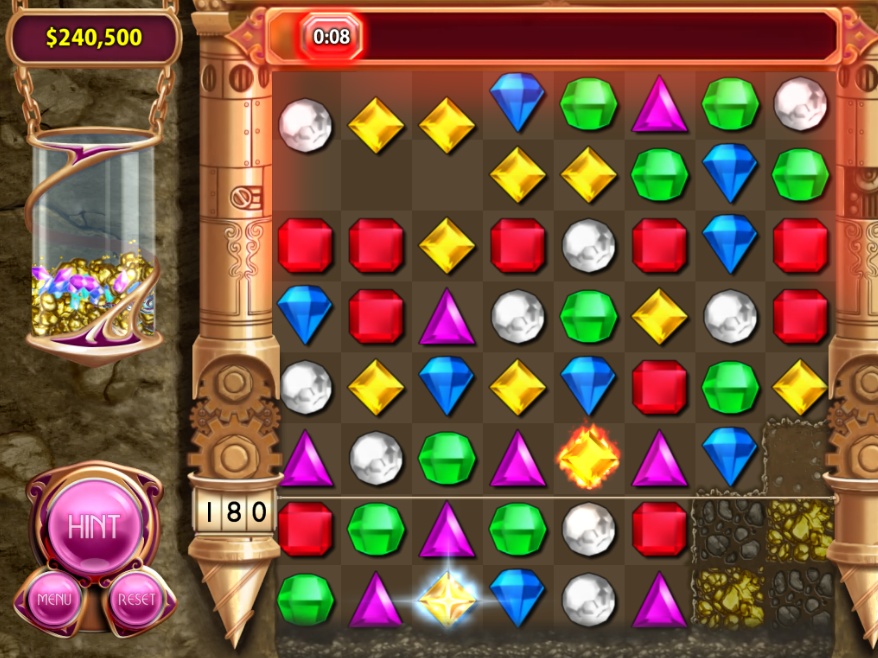Hit the RESET button
This screenshot has width=878, height=658.
(137, 600)
